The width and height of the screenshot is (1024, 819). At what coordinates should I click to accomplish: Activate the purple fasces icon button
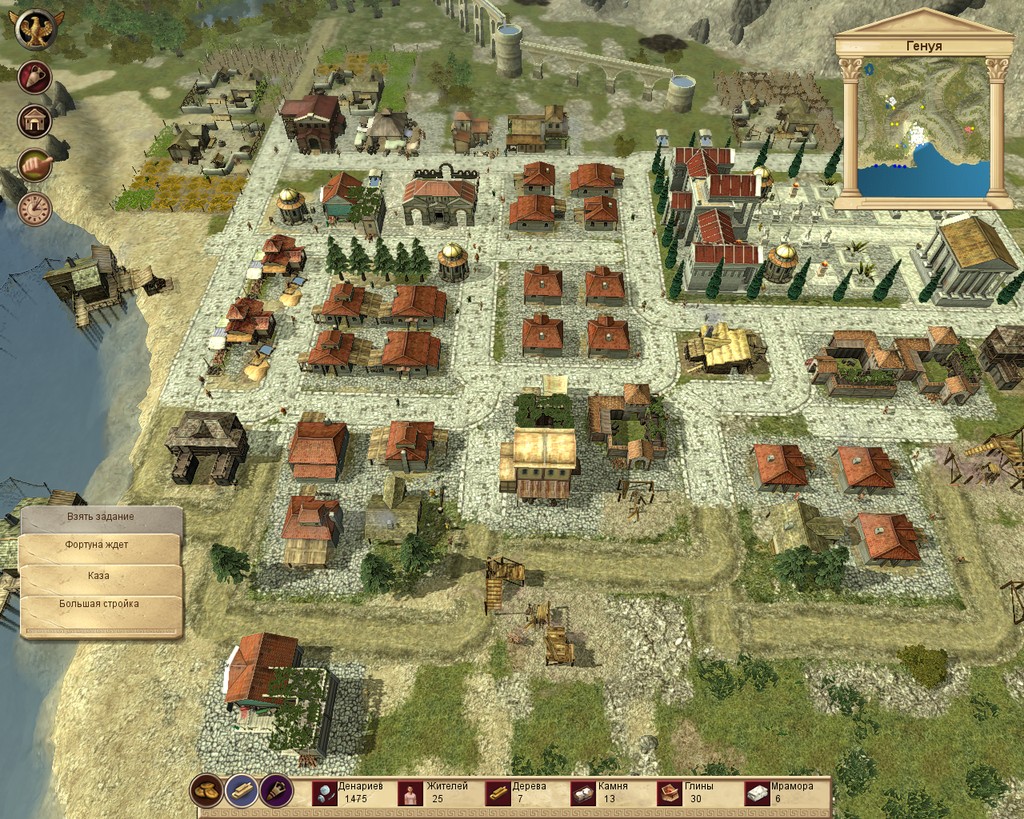click(x=276, y=791)
